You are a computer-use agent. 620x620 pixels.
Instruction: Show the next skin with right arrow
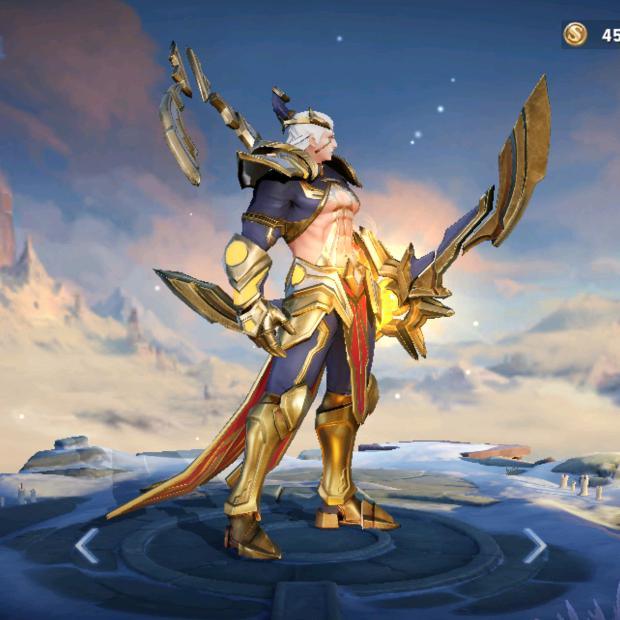point(535,545)
